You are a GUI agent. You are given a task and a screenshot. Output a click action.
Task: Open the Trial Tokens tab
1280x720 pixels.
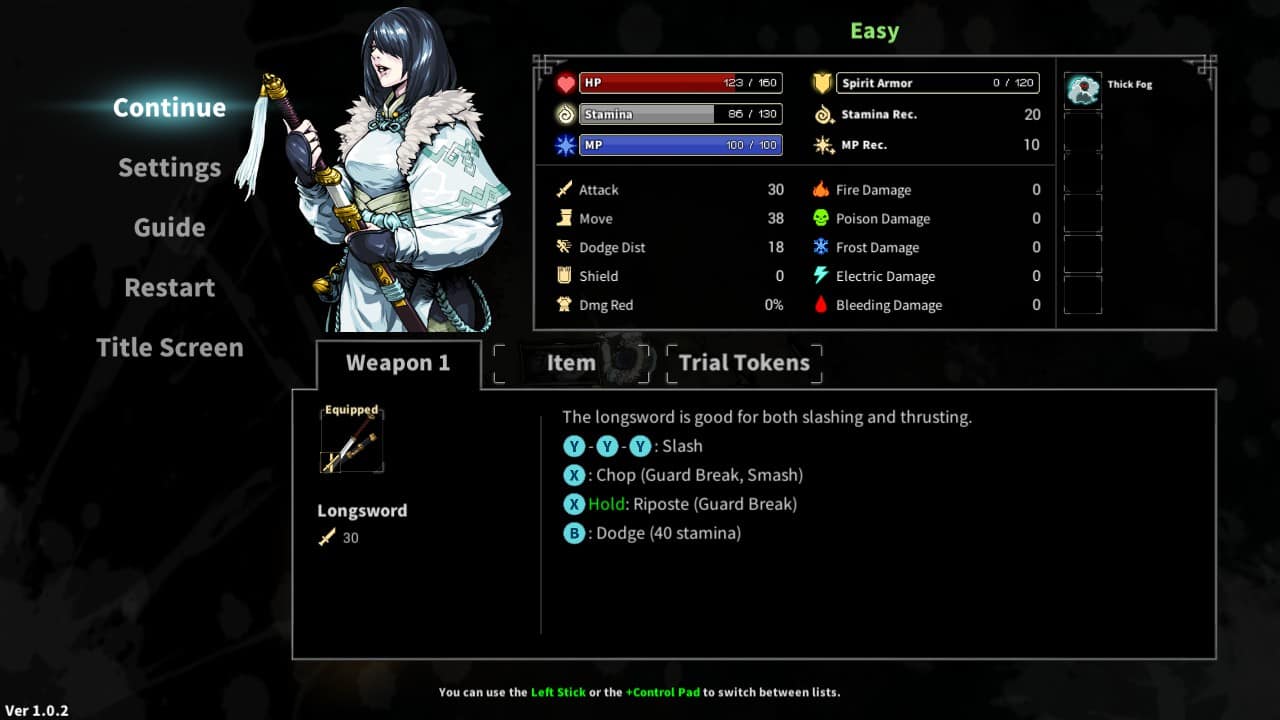744,362
